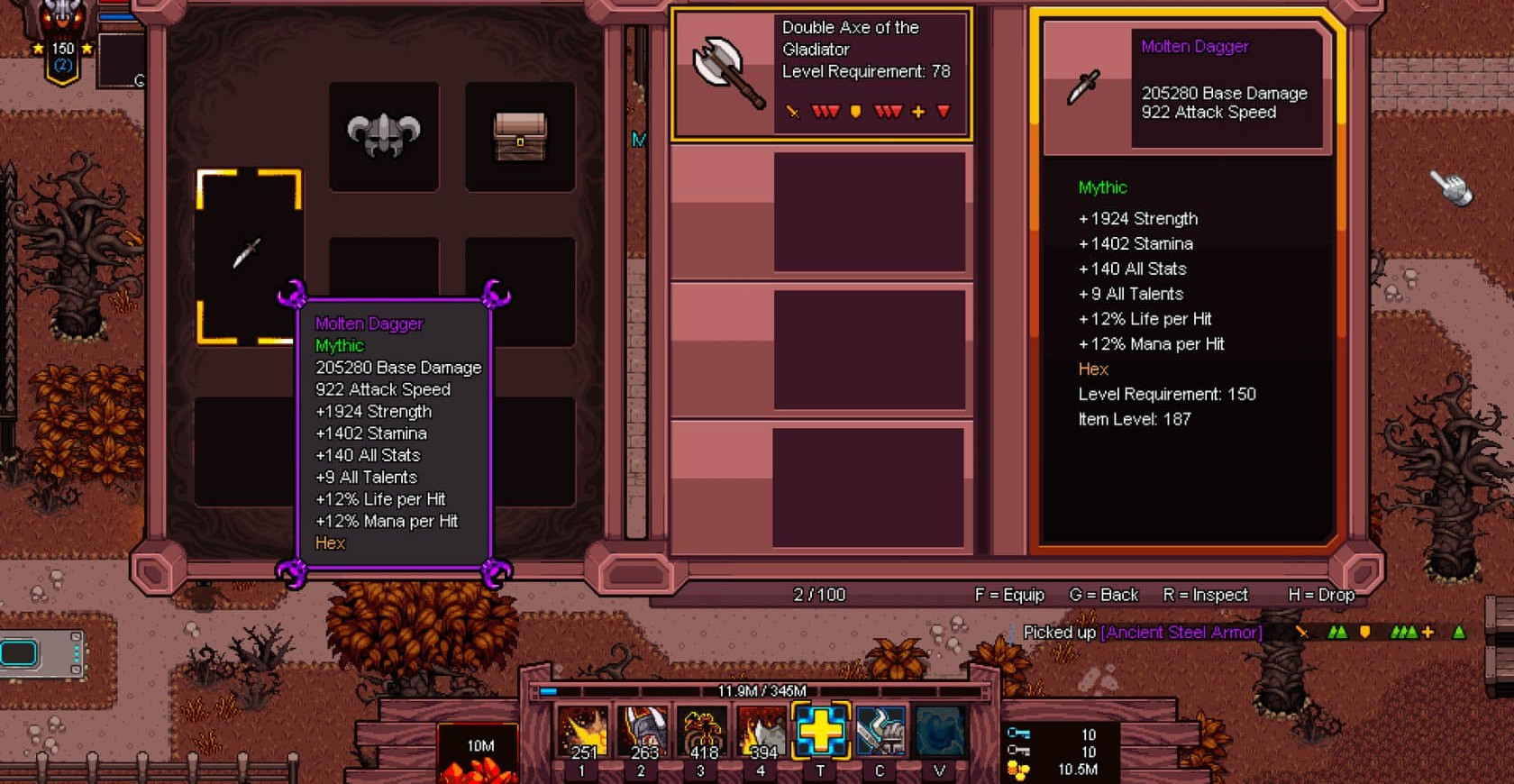Image resolution: width=1514 pixels, height=784 pixels.
Task: Activate the sword and gauntlet ability
Action: (880, 732)
